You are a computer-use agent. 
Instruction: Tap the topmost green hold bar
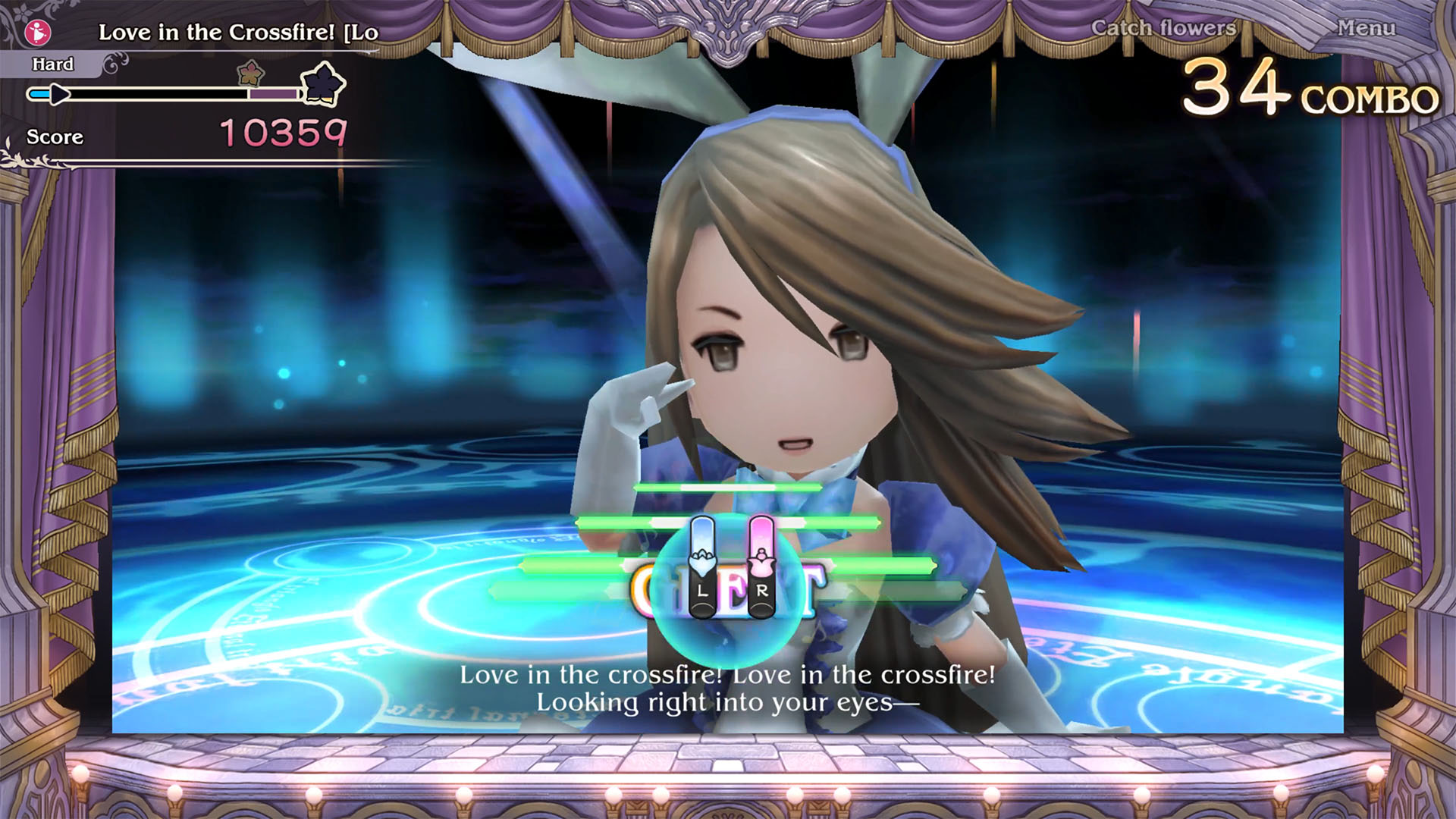coord(728,489)
